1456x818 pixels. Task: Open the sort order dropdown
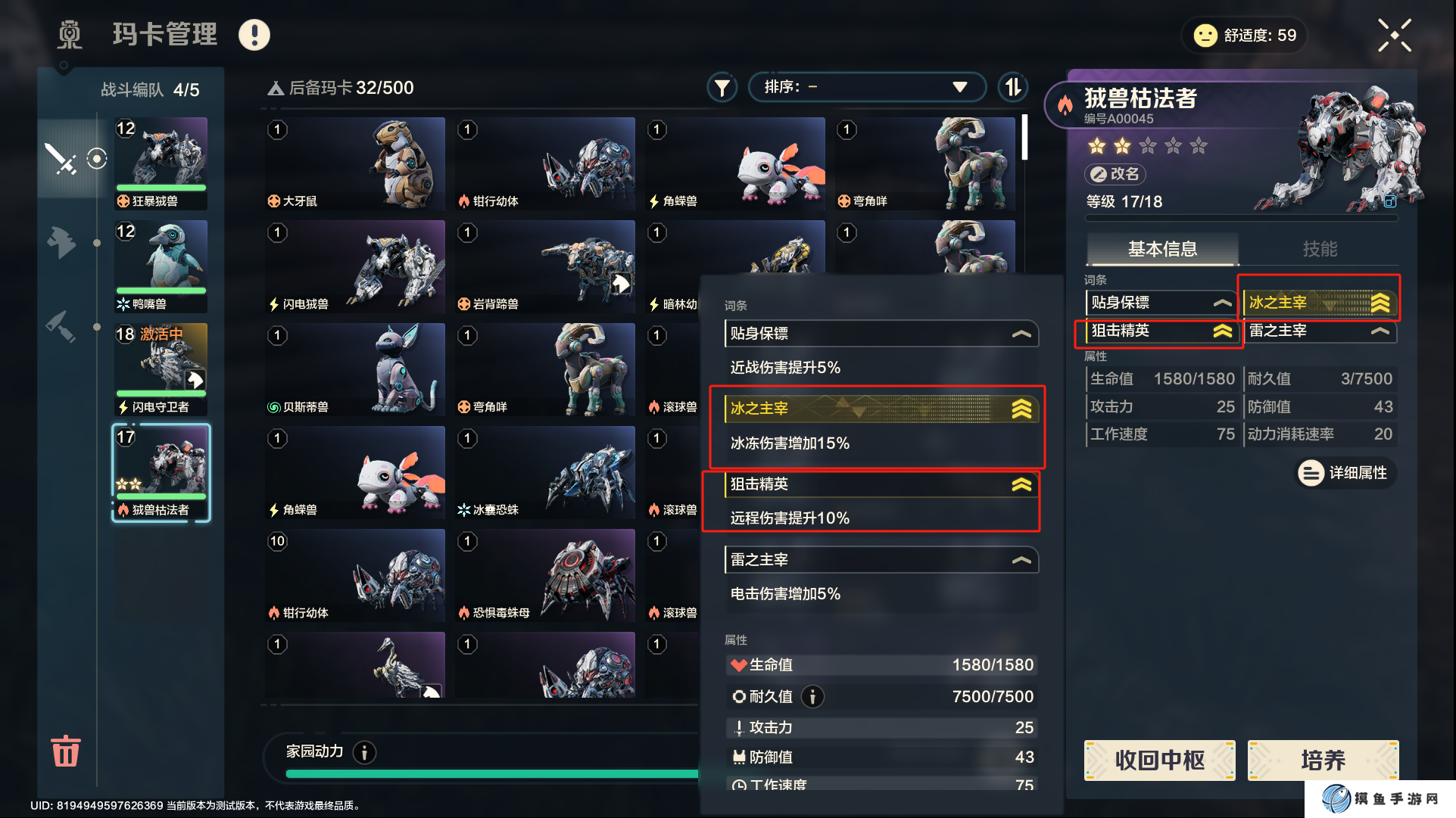tap(866, 87)
